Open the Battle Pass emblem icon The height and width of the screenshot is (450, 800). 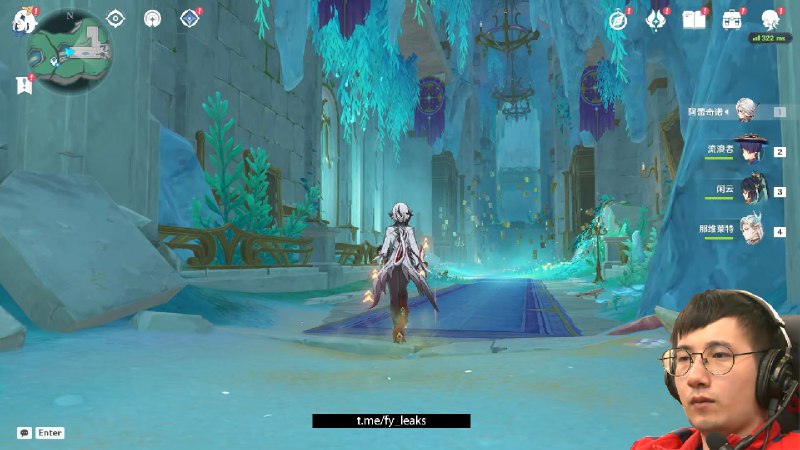657,20
